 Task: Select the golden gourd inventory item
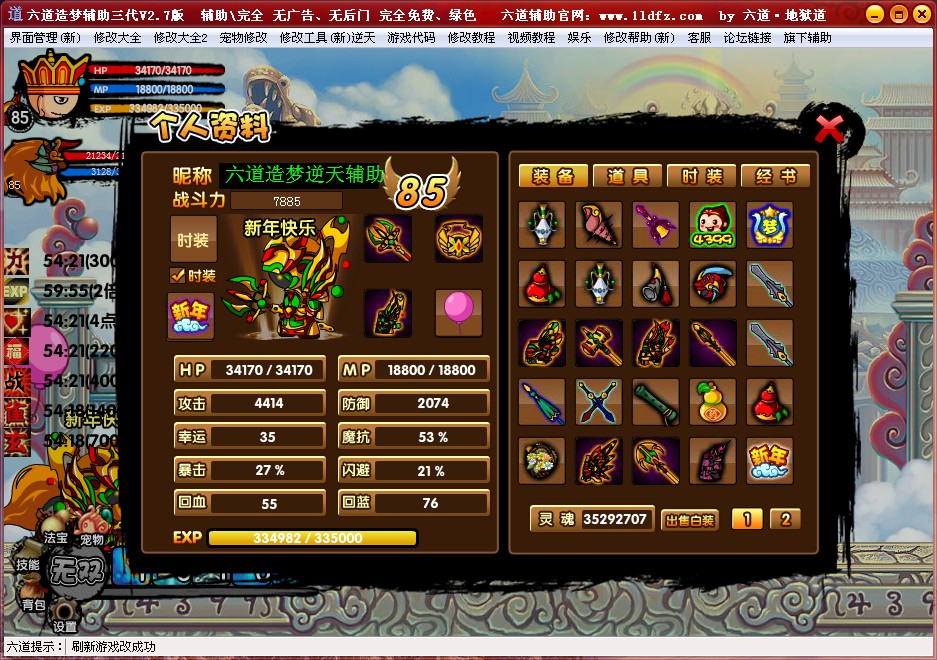click(x=712, y=401)
